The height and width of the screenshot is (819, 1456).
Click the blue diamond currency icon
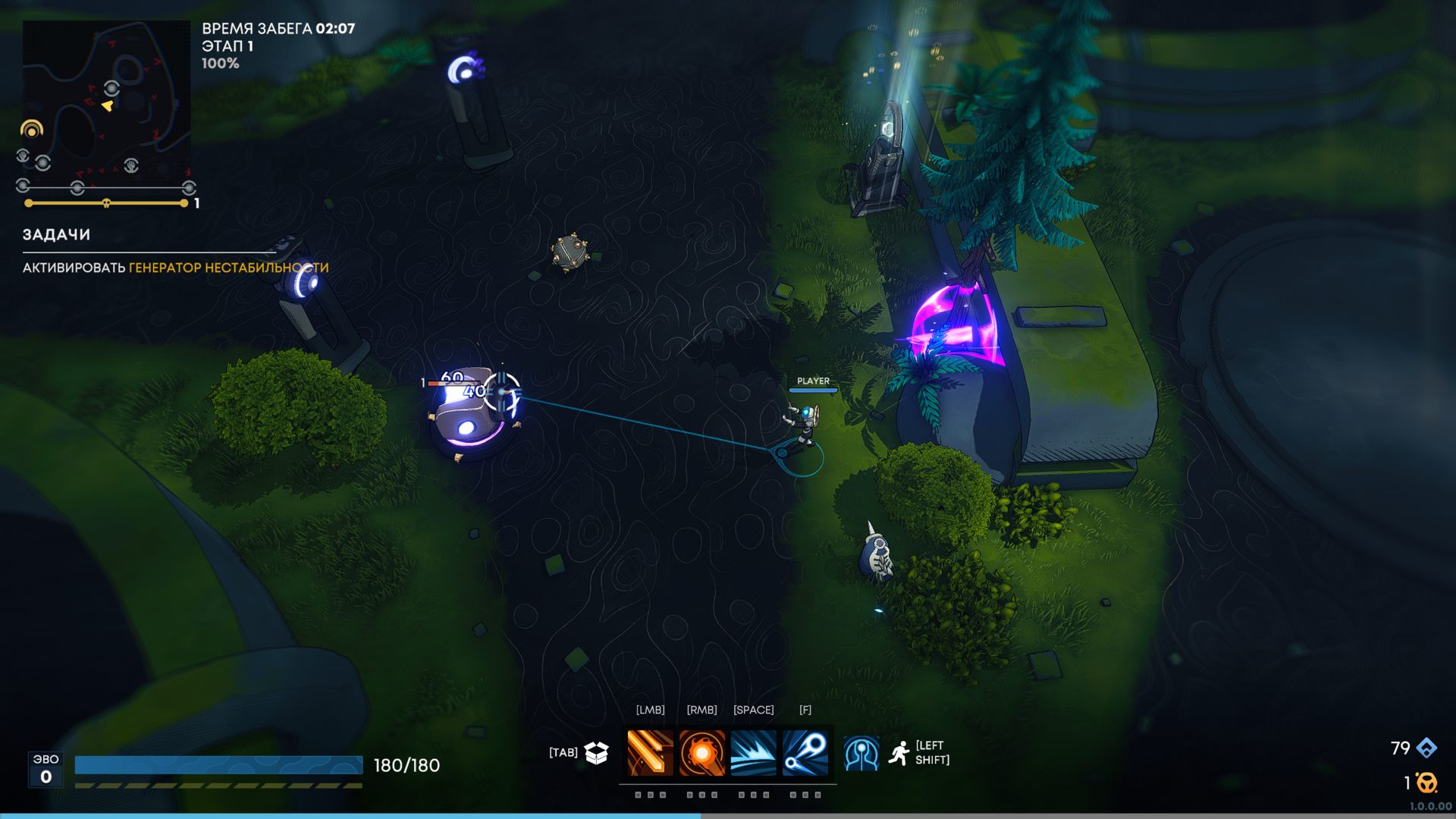pos(1426,748)
